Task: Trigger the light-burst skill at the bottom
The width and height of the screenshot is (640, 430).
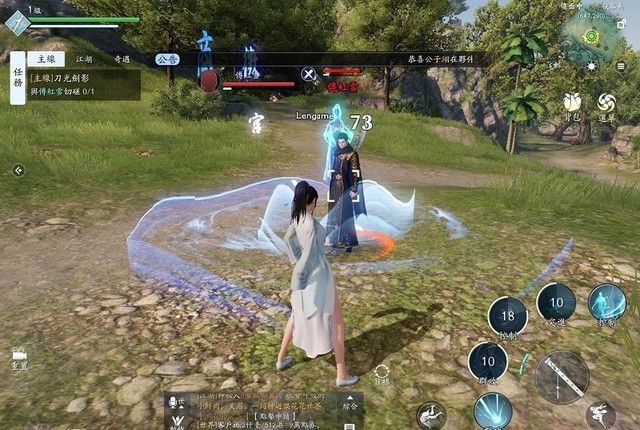Action: pos(492,412)
